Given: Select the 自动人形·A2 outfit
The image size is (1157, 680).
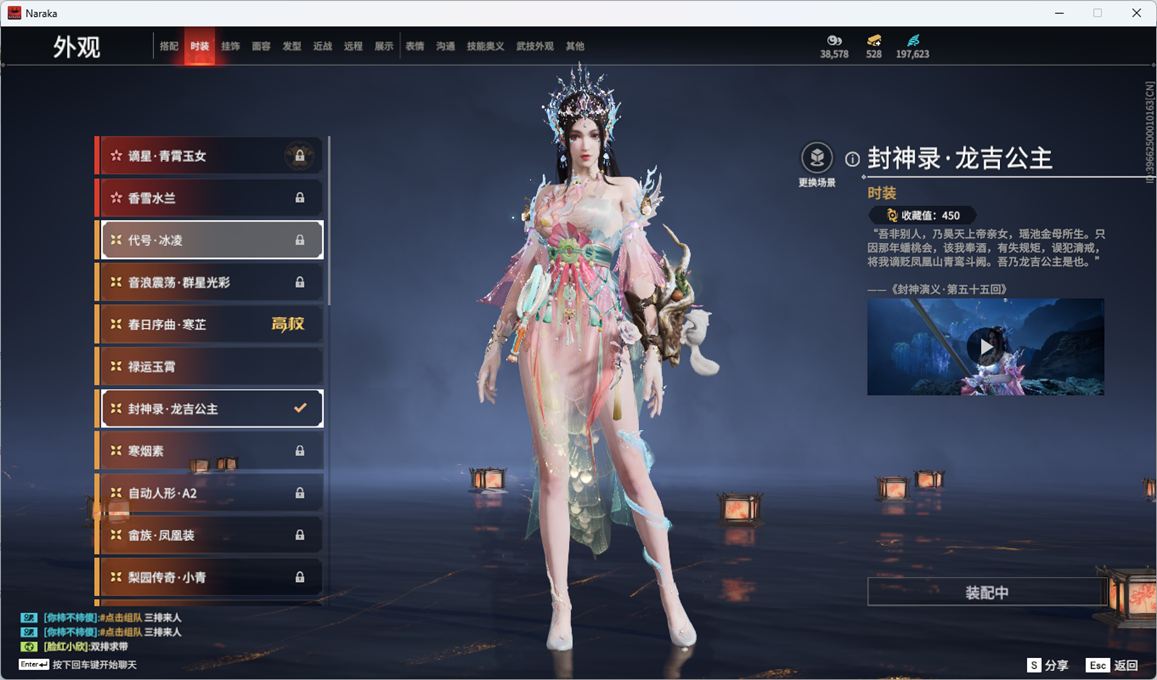Looking at the screenshot, I should click(210, 493).
